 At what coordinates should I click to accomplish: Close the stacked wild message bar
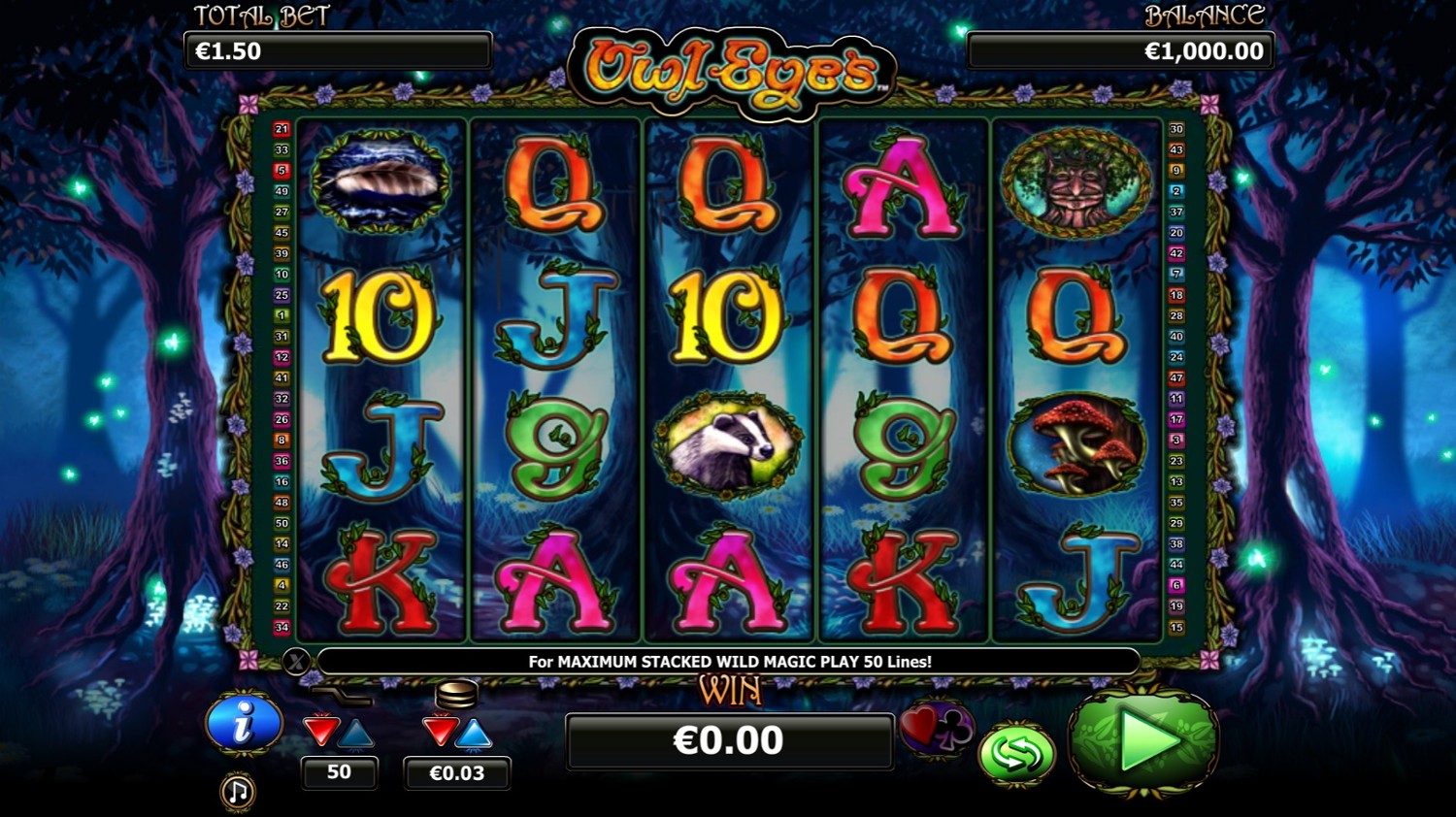(296, 662)
